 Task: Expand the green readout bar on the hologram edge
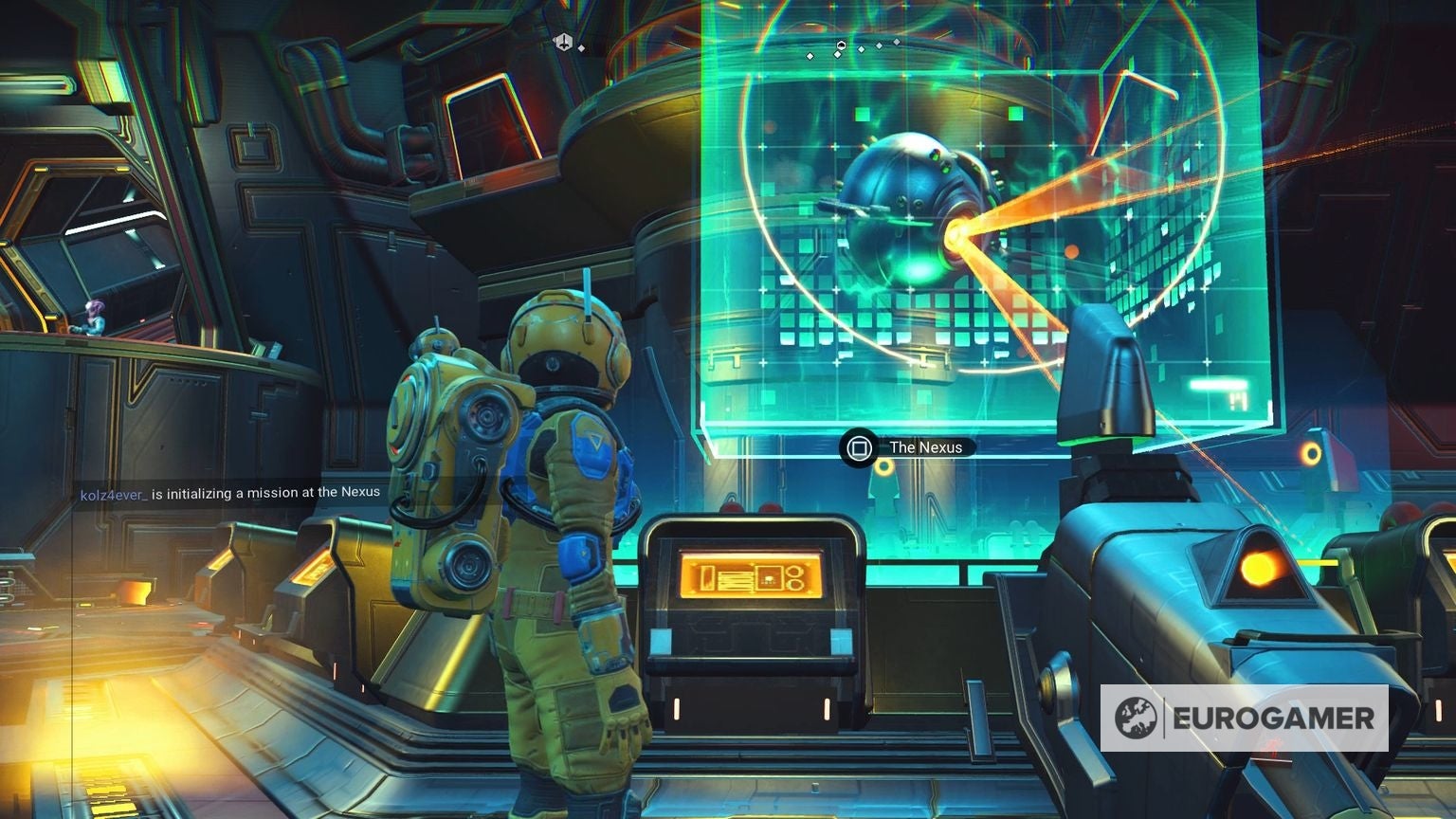(1220, 384)
